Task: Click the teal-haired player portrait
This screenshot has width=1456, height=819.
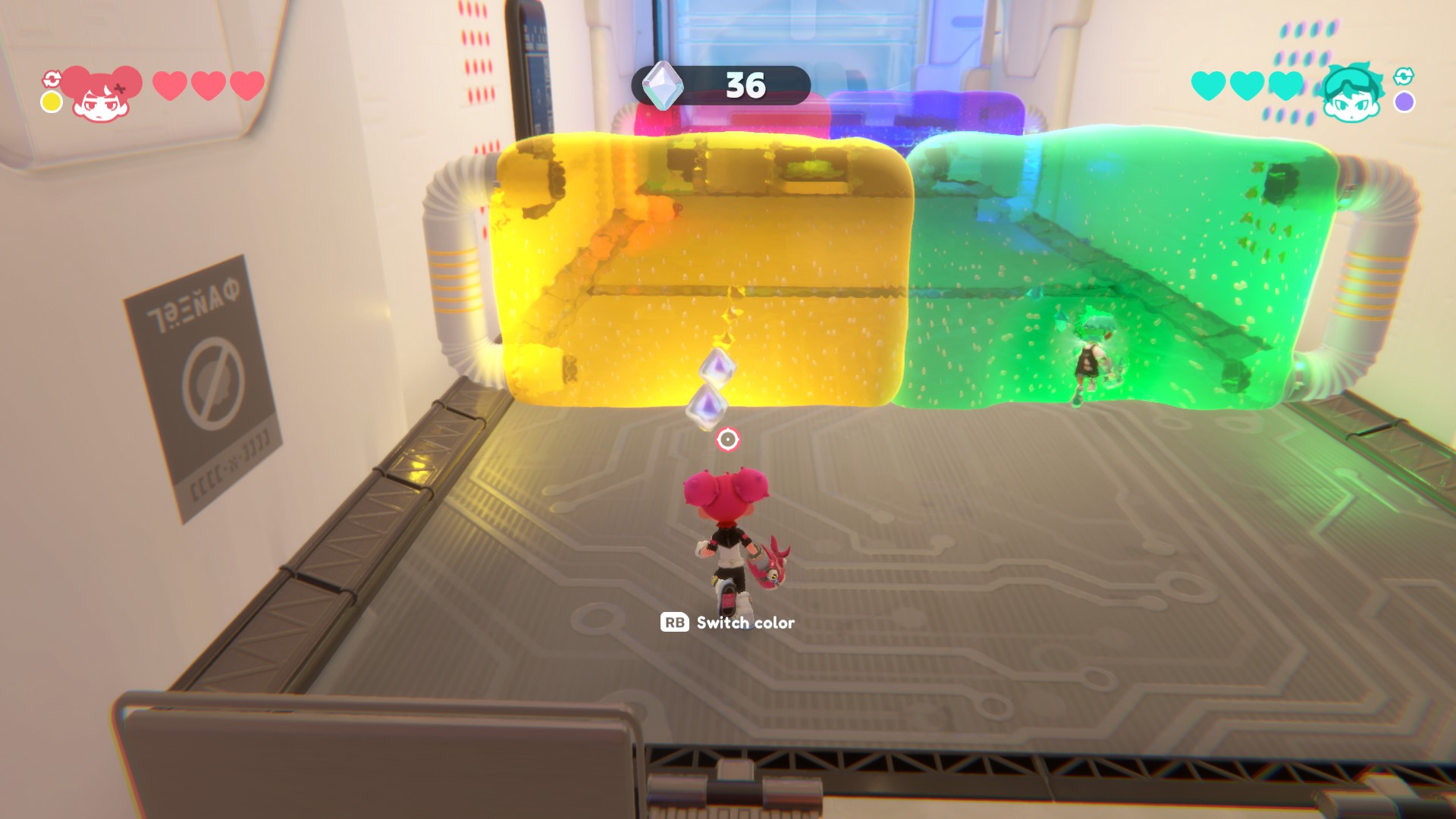Action: pyautogui.click(x=1351, y=94)
